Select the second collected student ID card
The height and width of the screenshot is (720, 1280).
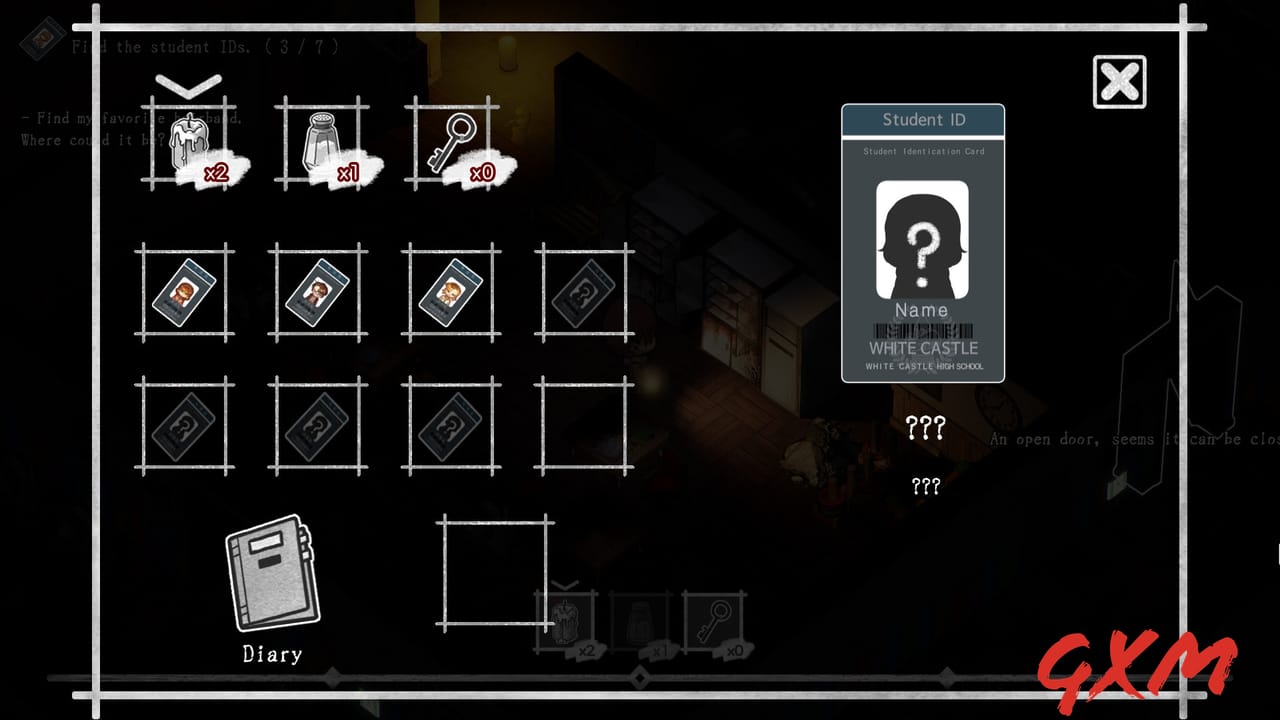pos(317,293)
